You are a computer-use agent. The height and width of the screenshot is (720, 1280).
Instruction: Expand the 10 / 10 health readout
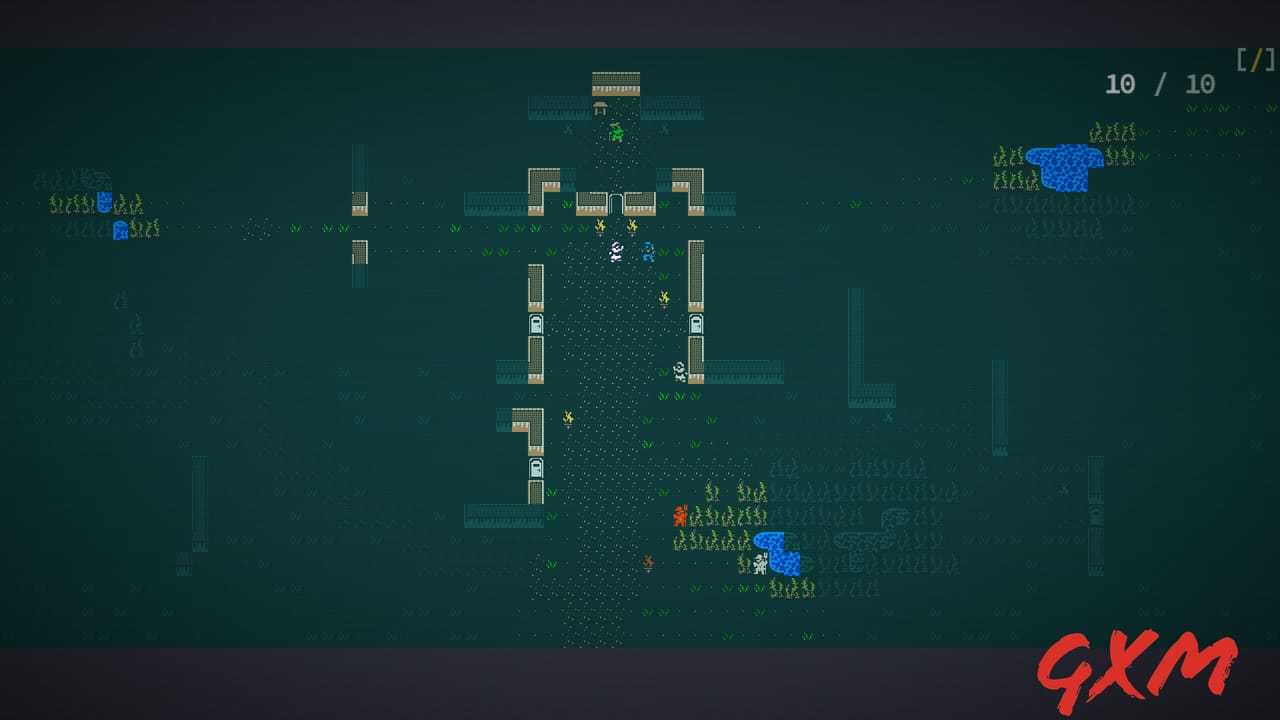point(1158,85)
